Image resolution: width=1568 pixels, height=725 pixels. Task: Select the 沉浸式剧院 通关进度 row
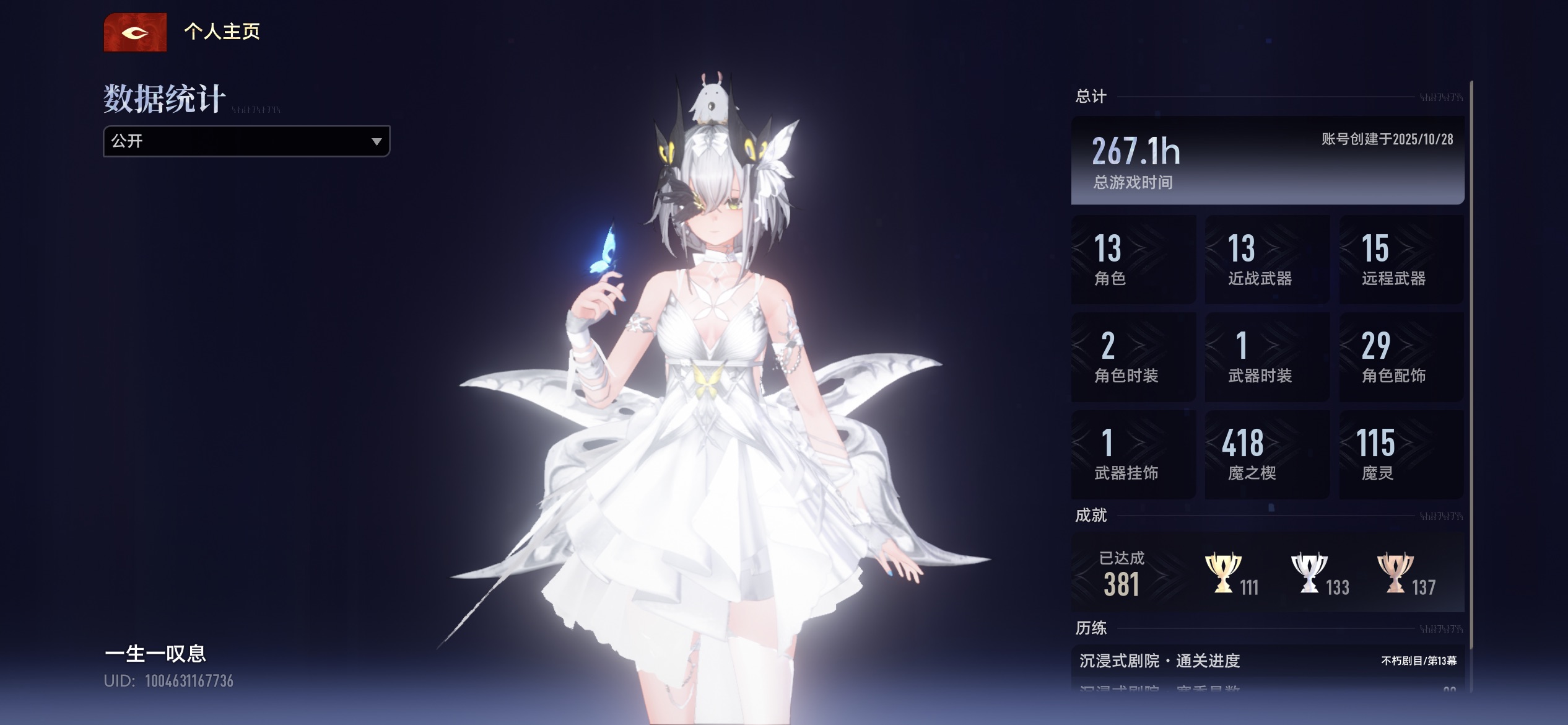tap(1267, 661)
